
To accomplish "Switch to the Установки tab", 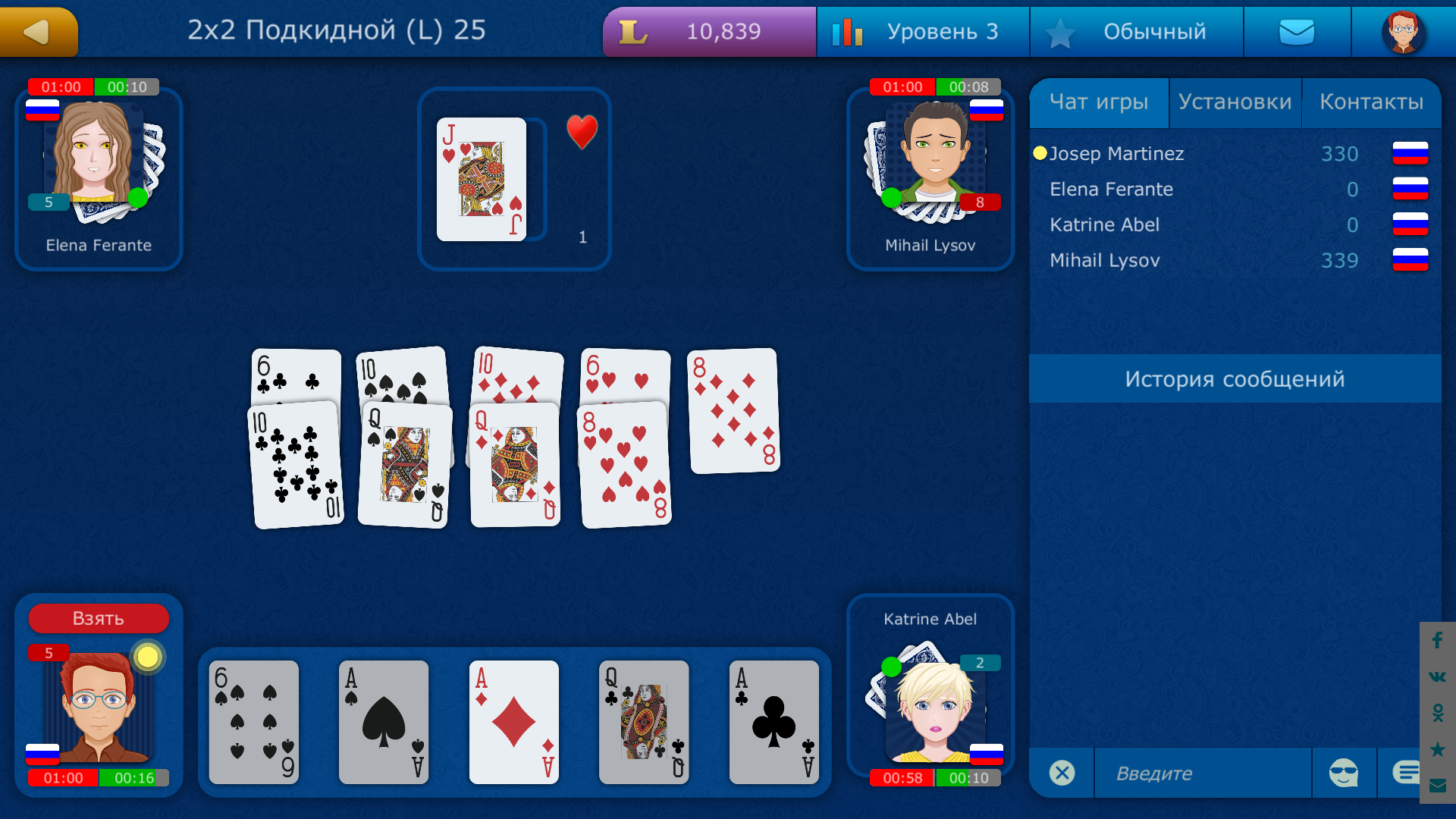I will tap(1235, 101).
